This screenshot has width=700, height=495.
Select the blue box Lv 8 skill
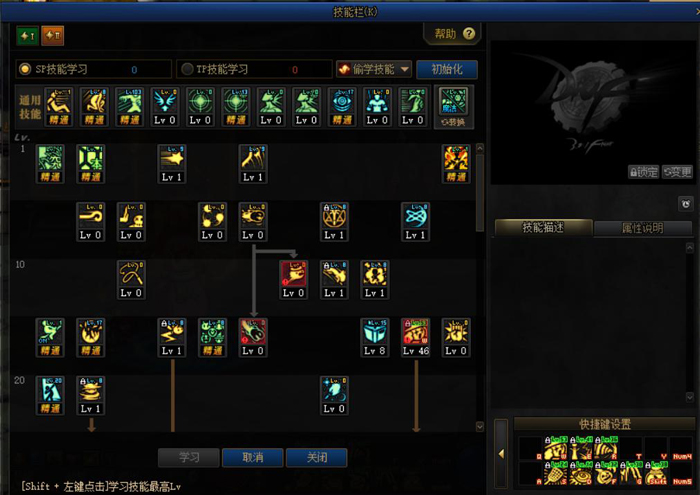pos(375,338)
